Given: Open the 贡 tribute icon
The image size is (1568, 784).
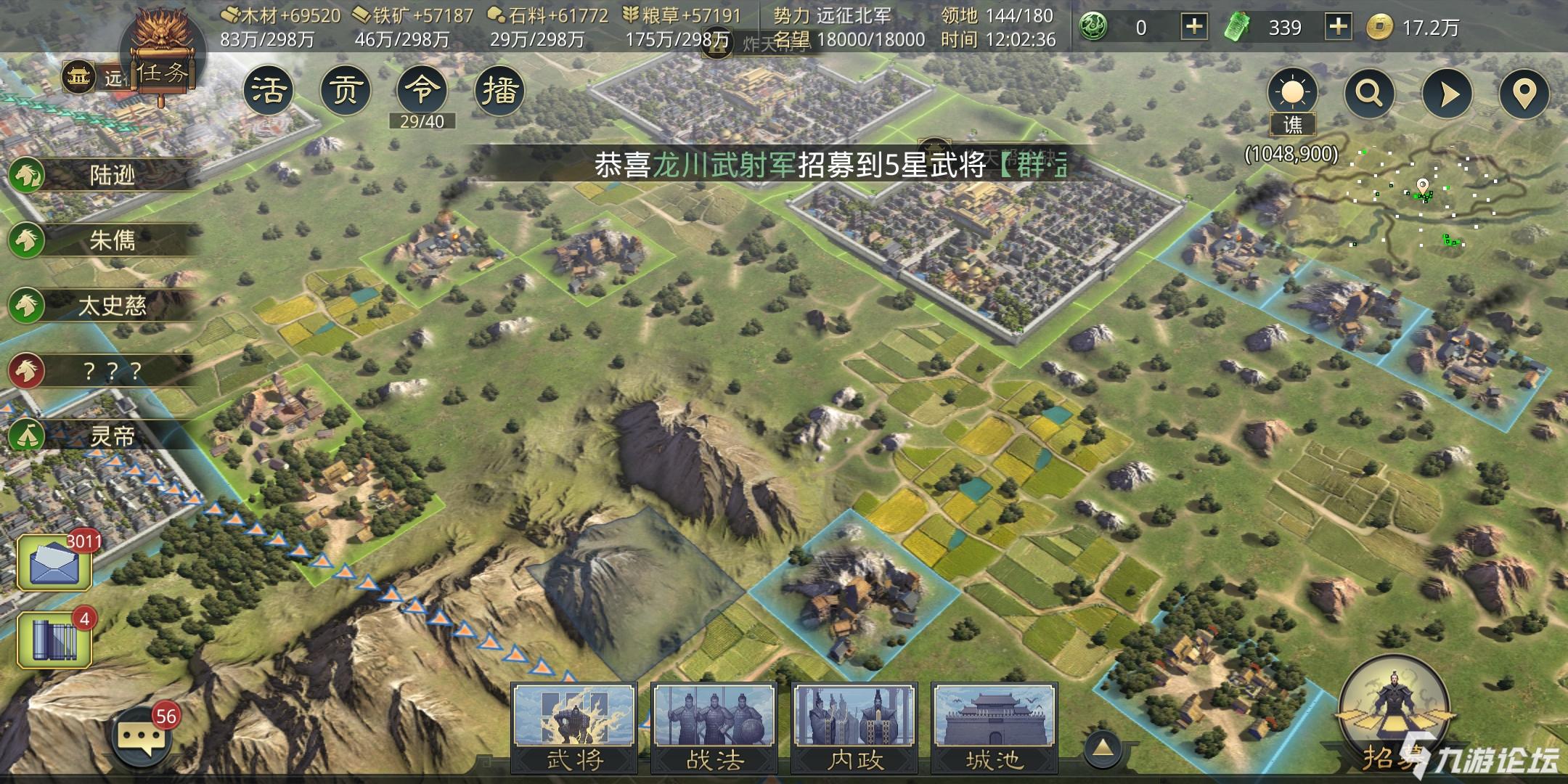Looking at the screenshot, I should 347,89.
